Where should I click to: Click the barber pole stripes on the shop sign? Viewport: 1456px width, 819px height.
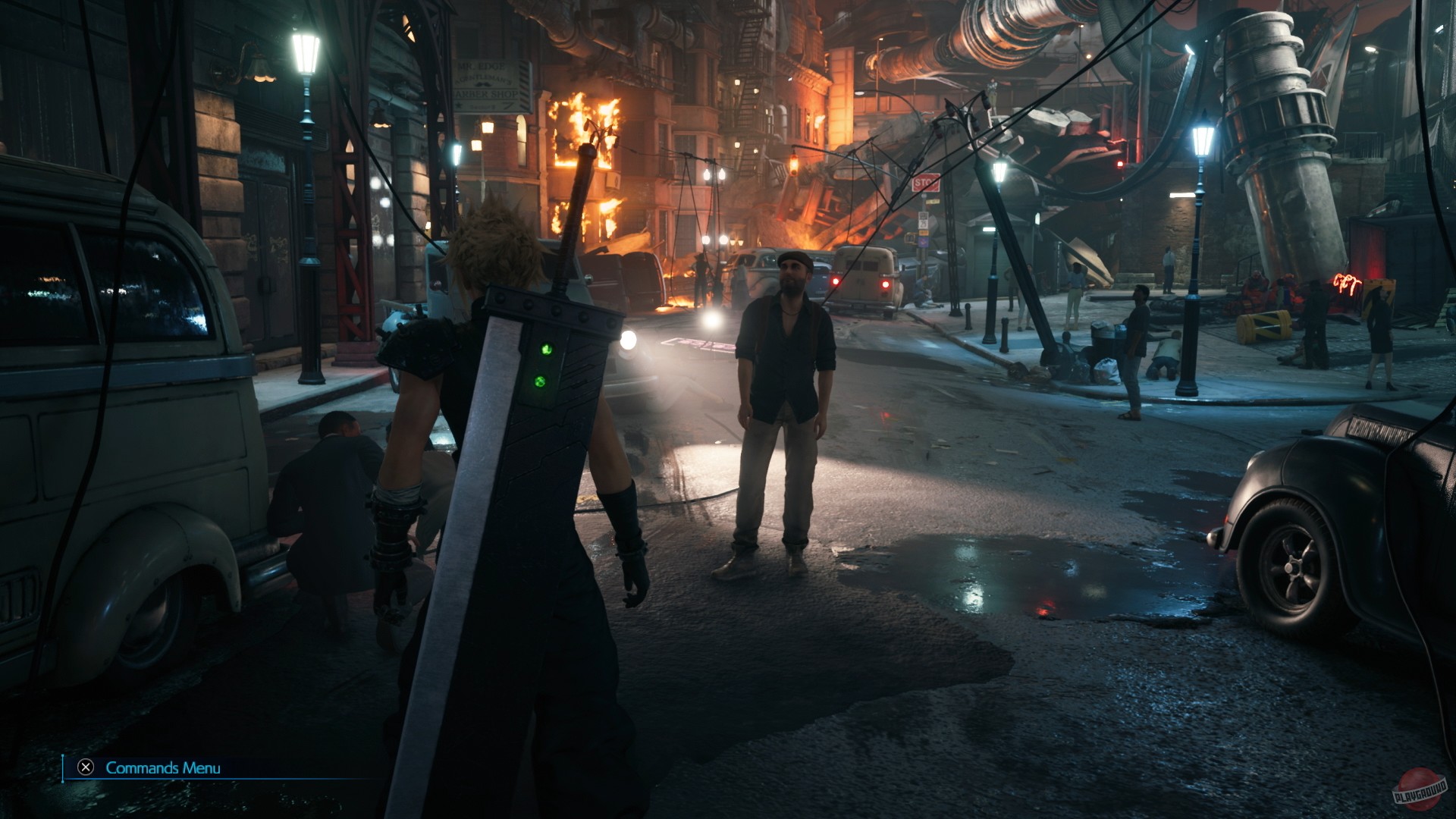[x=524, y=83]
